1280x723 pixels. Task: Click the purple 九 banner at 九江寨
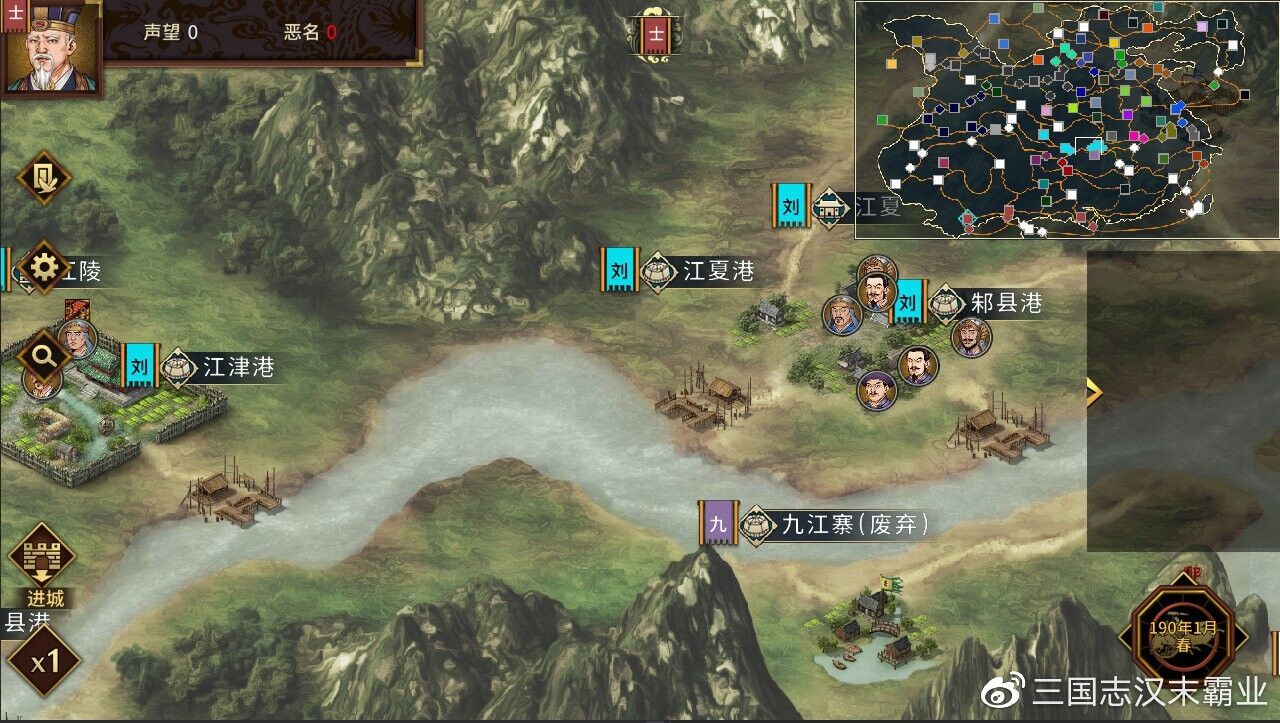point(716,522)
